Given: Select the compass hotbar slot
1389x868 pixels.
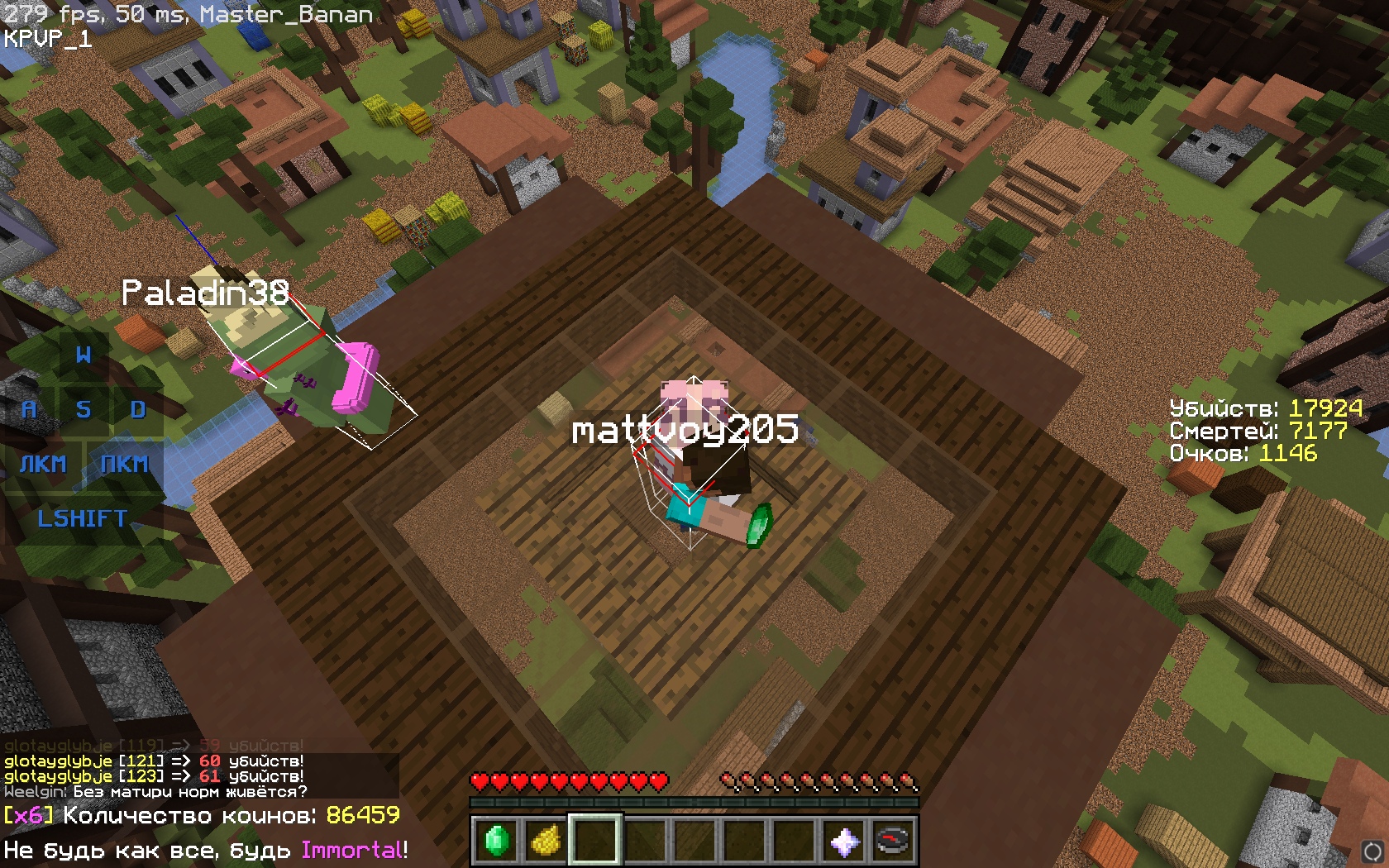Looking at the screenshot, I should pos(893,841).
